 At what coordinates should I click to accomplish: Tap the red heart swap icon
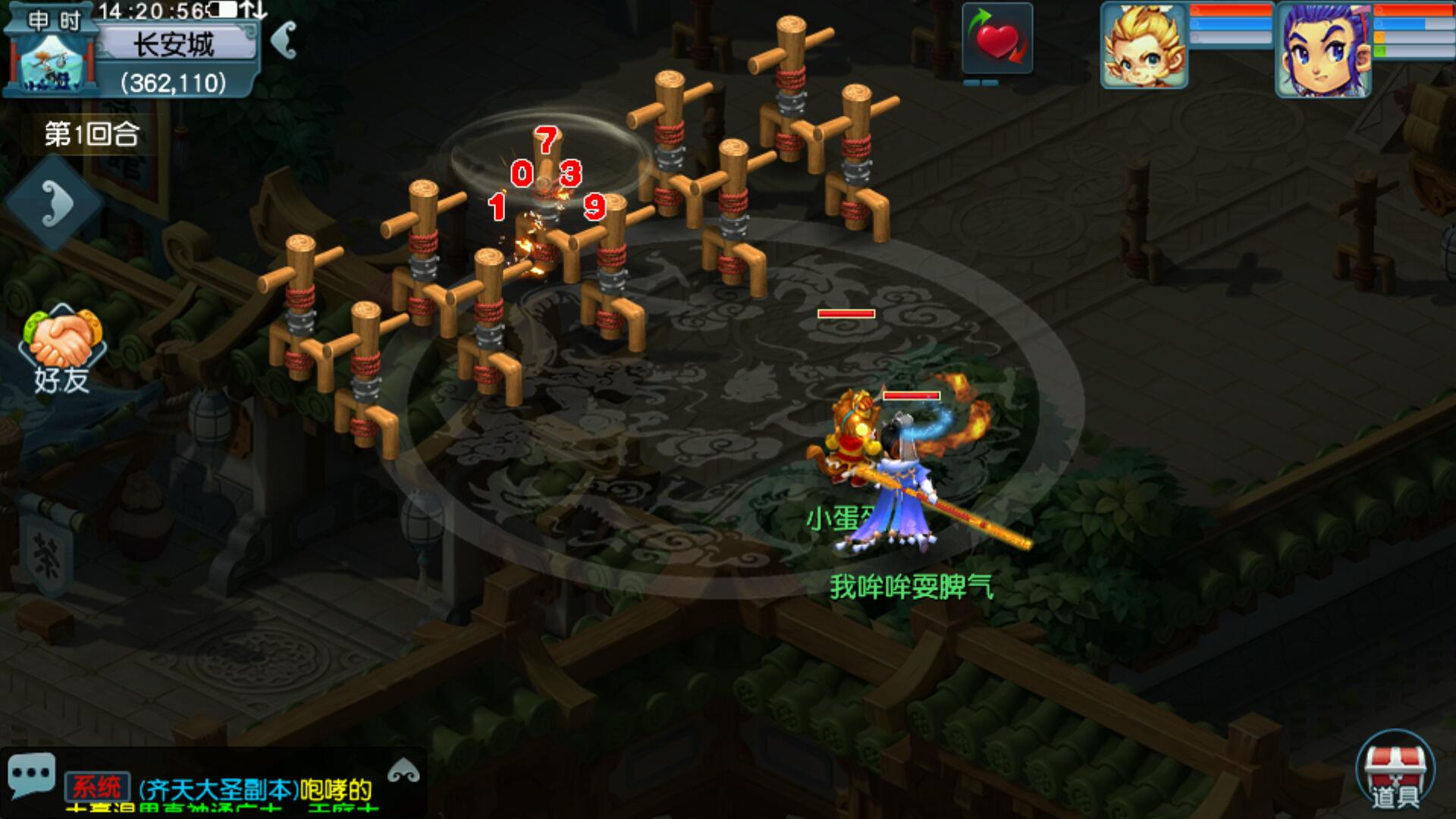tap(997, 39)
